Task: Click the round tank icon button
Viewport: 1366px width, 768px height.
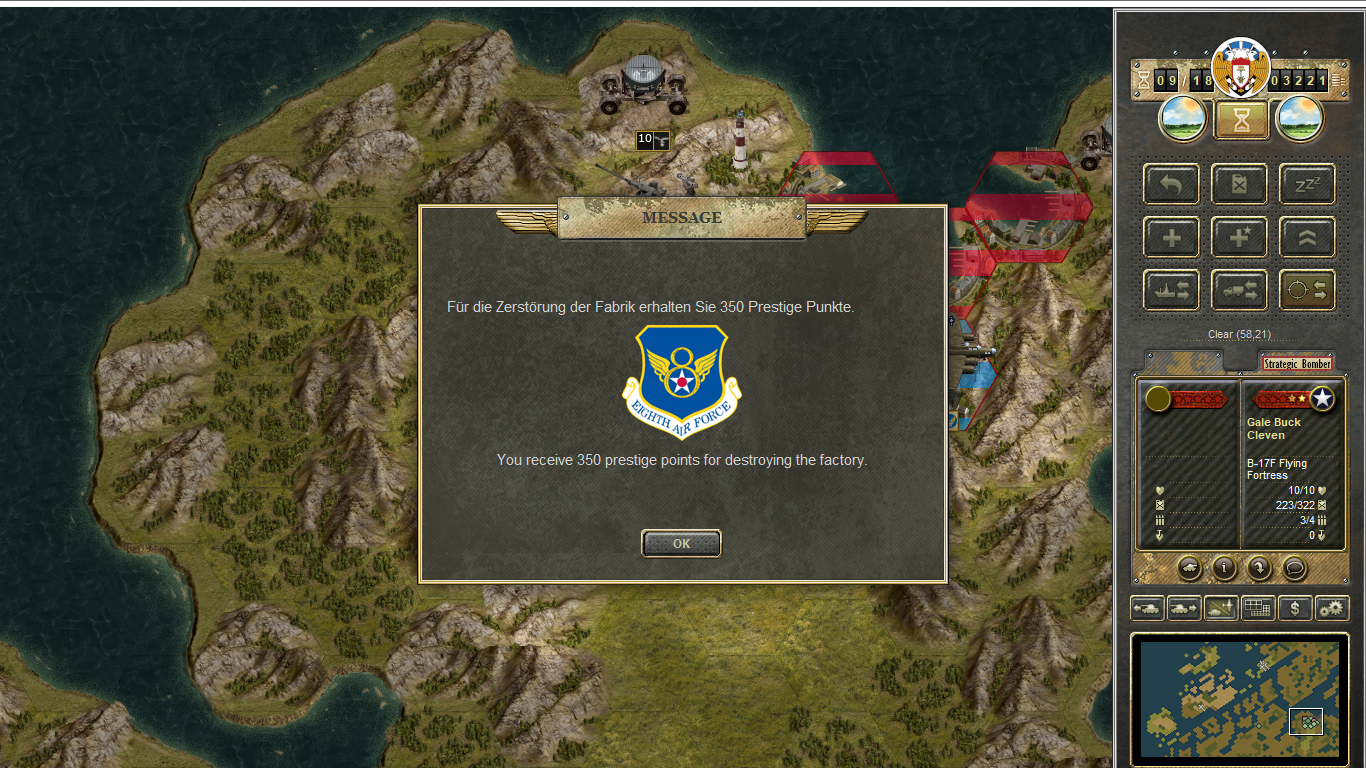Action: (1190, 568)
